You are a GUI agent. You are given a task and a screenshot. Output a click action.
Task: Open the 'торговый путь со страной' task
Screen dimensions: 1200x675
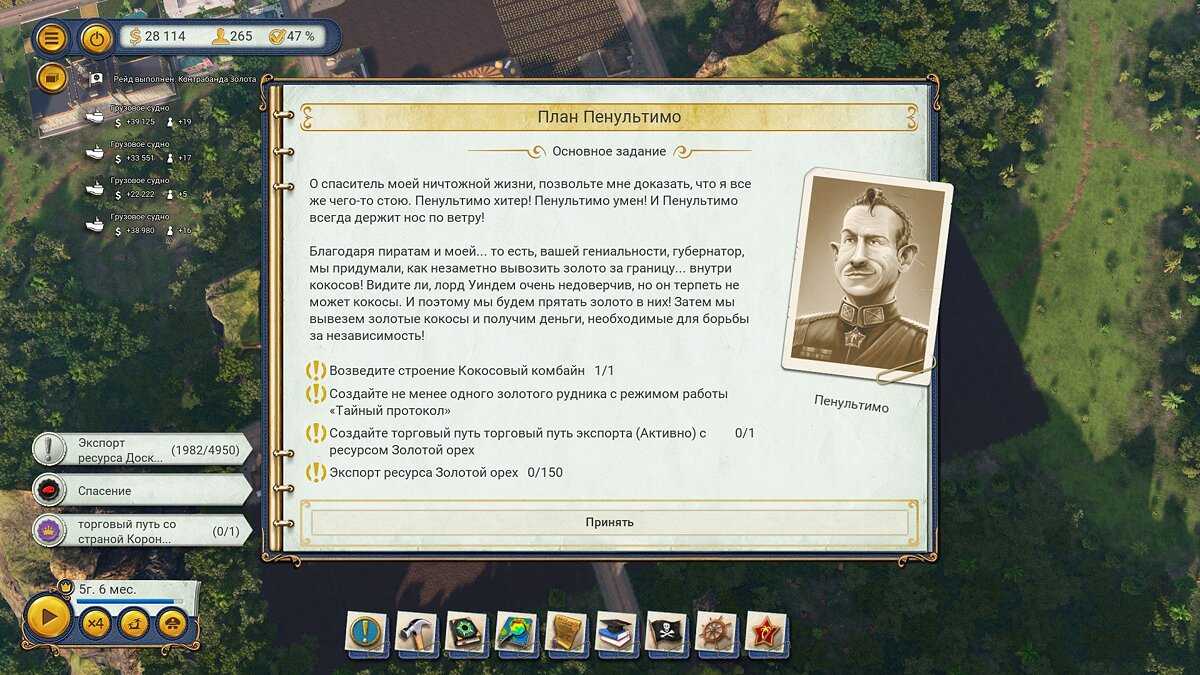tap(140, 531)
